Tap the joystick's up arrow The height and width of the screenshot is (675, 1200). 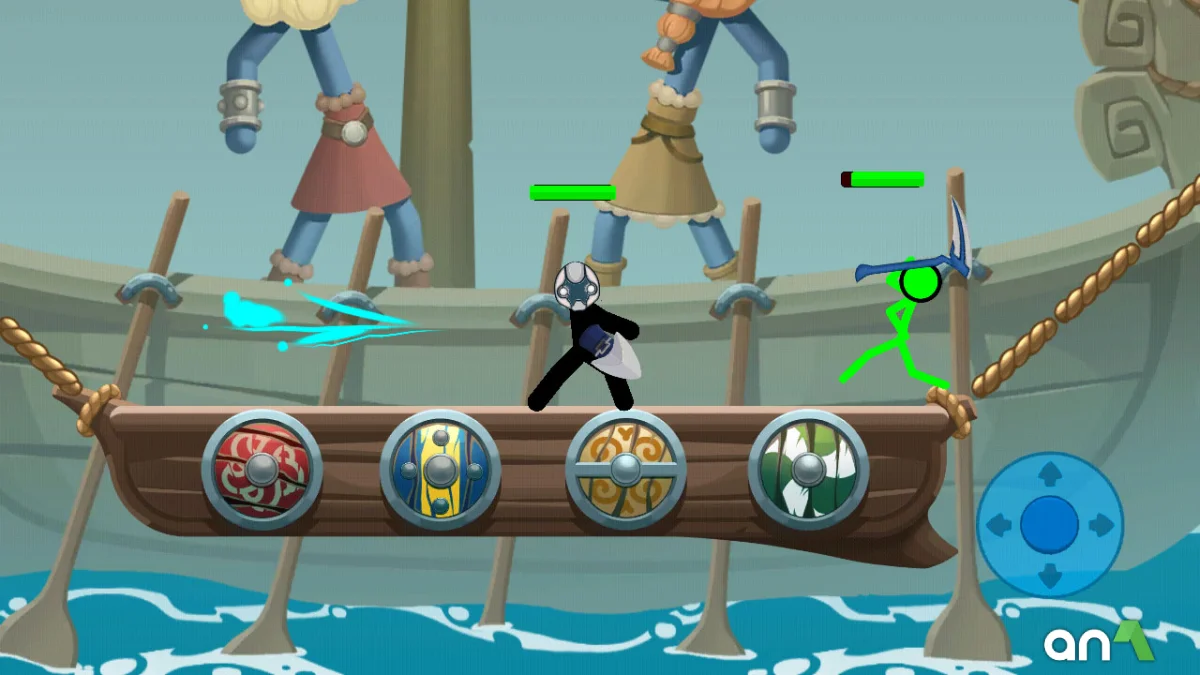coord(1050,473)
